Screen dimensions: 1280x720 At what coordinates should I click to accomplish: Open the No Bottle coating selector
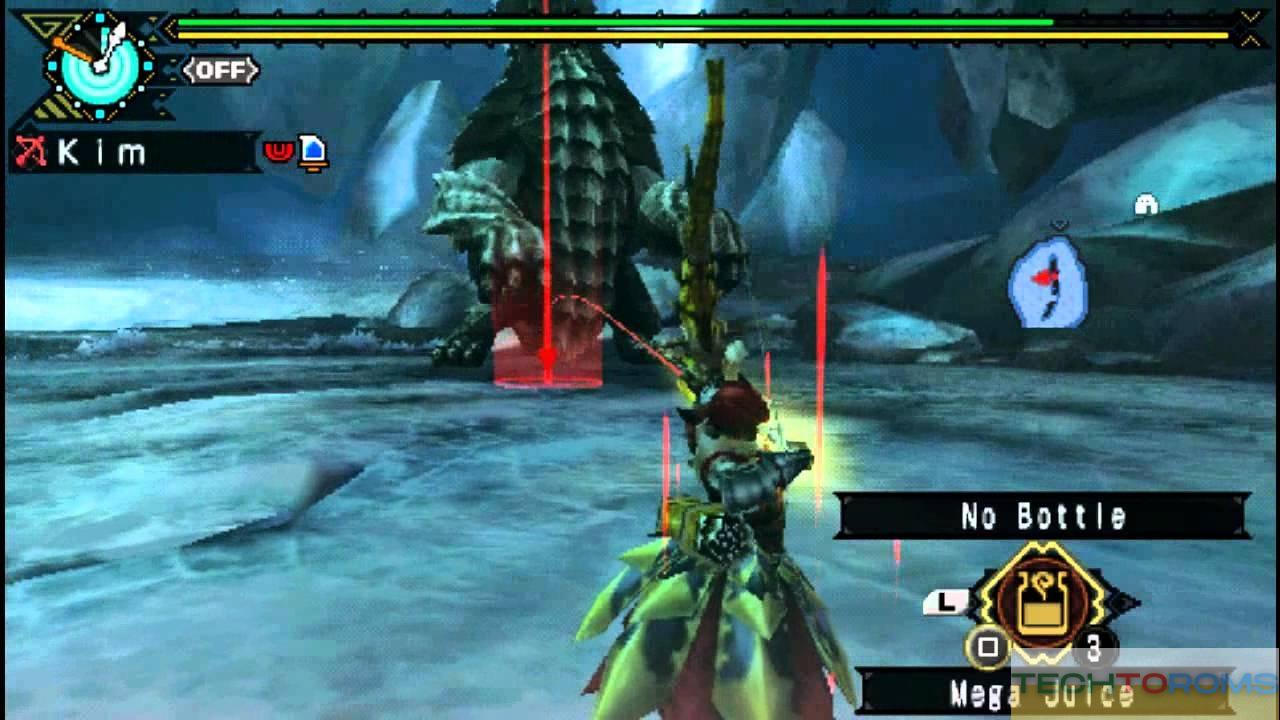pos(1043,516)
